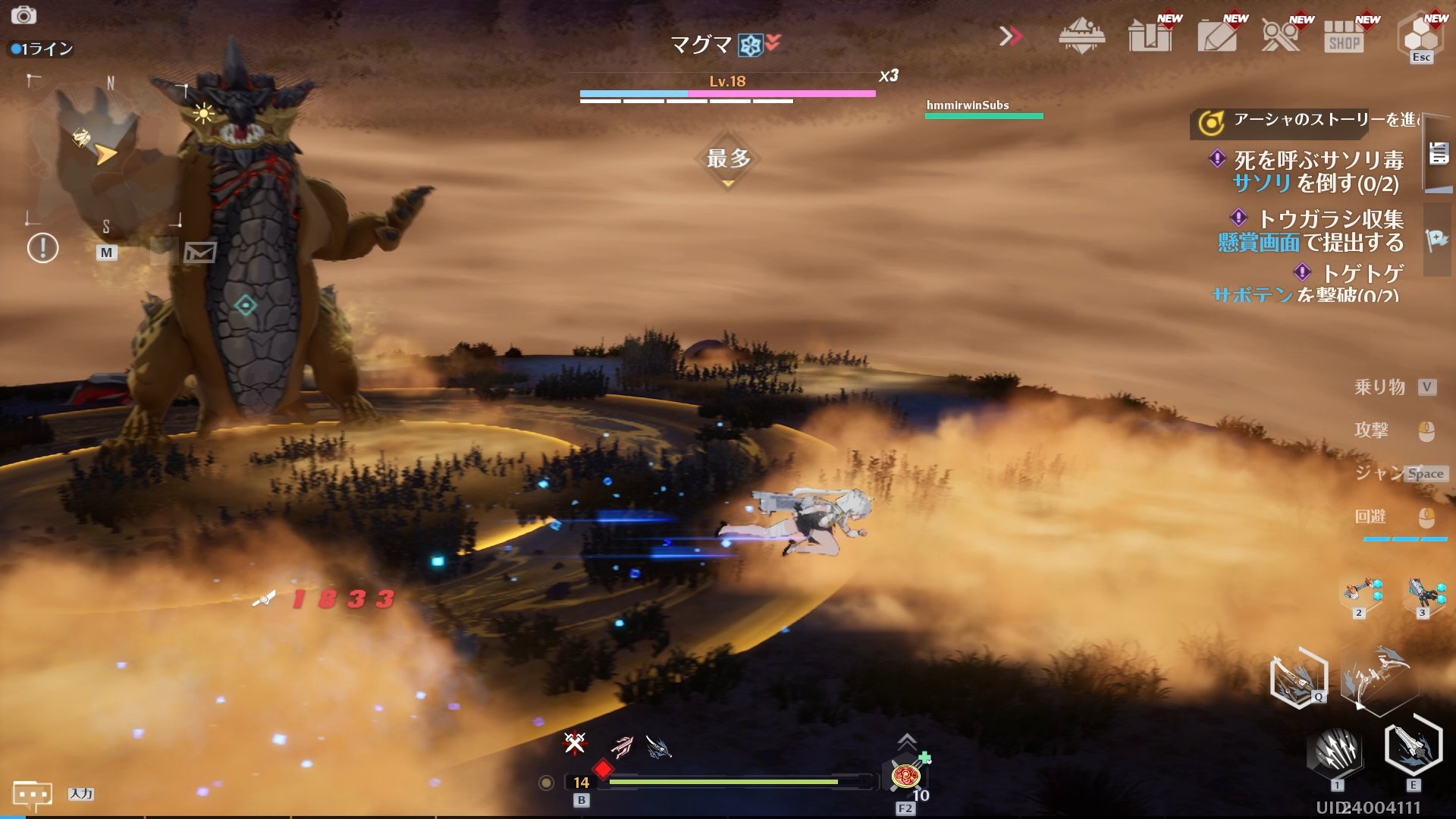Open the hexagon main menu
The height and width of the screenshot is (819, 1456).
(1420, 36)
